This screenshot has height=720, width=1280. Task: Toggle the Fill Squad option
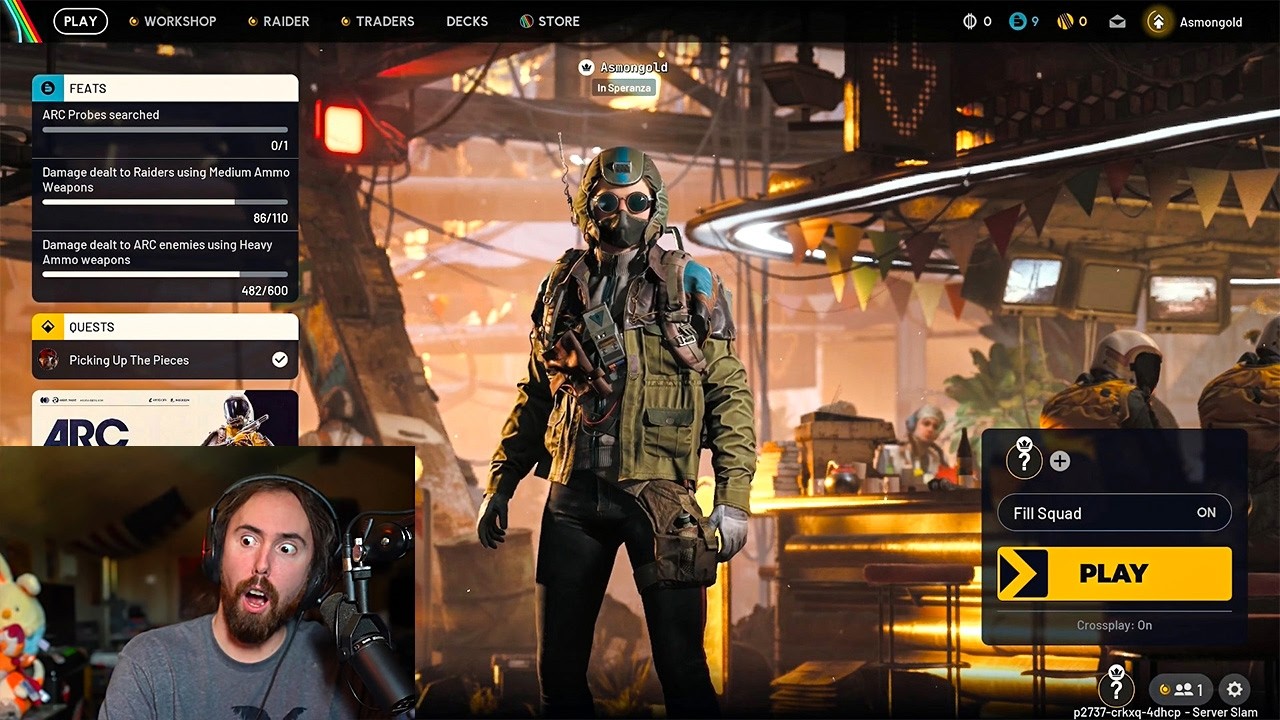point(1114,513)
